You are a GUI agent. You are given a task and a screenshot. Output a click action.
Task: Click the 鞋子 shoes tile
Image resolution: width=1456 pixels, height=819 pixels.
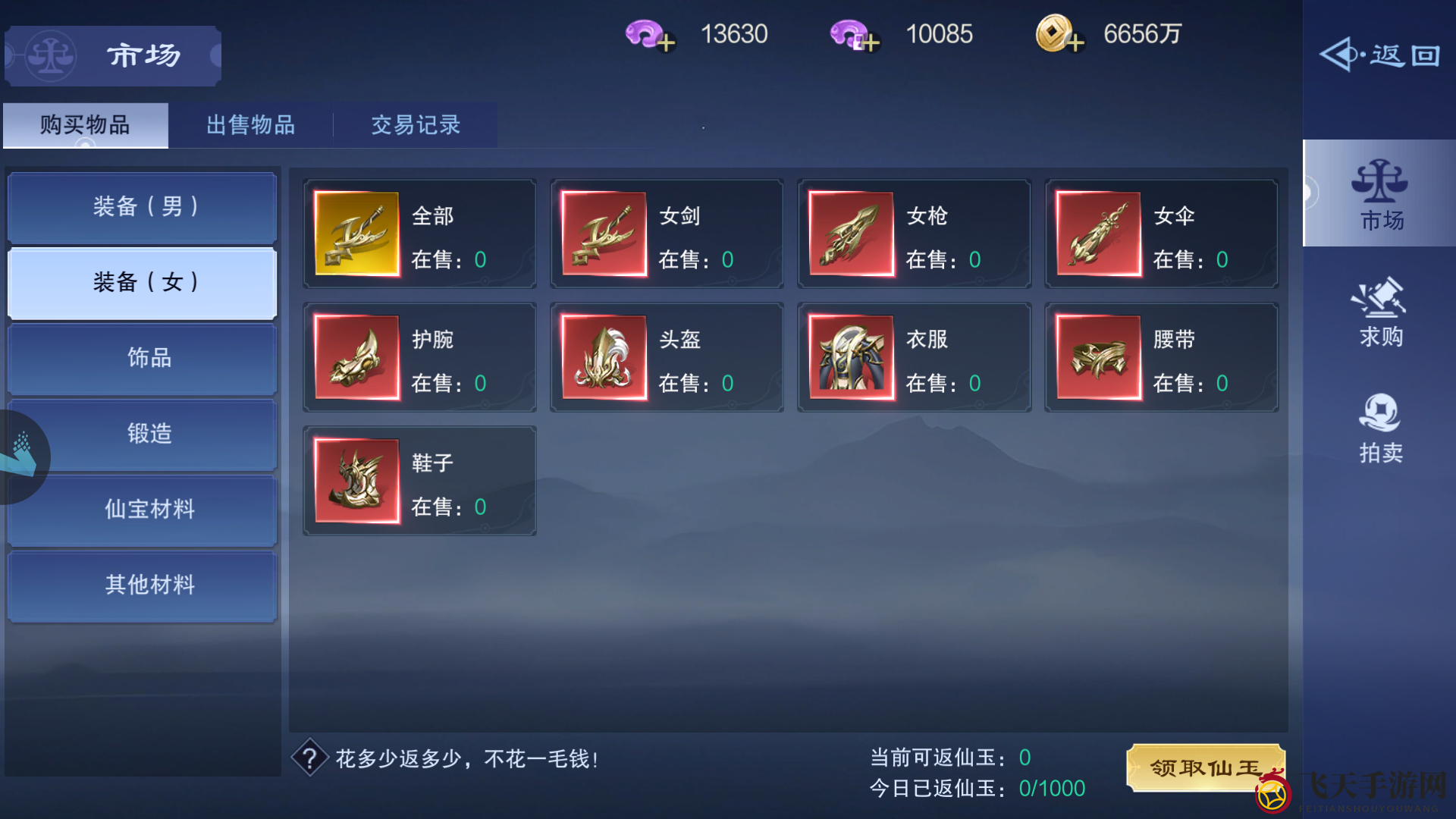419,481
